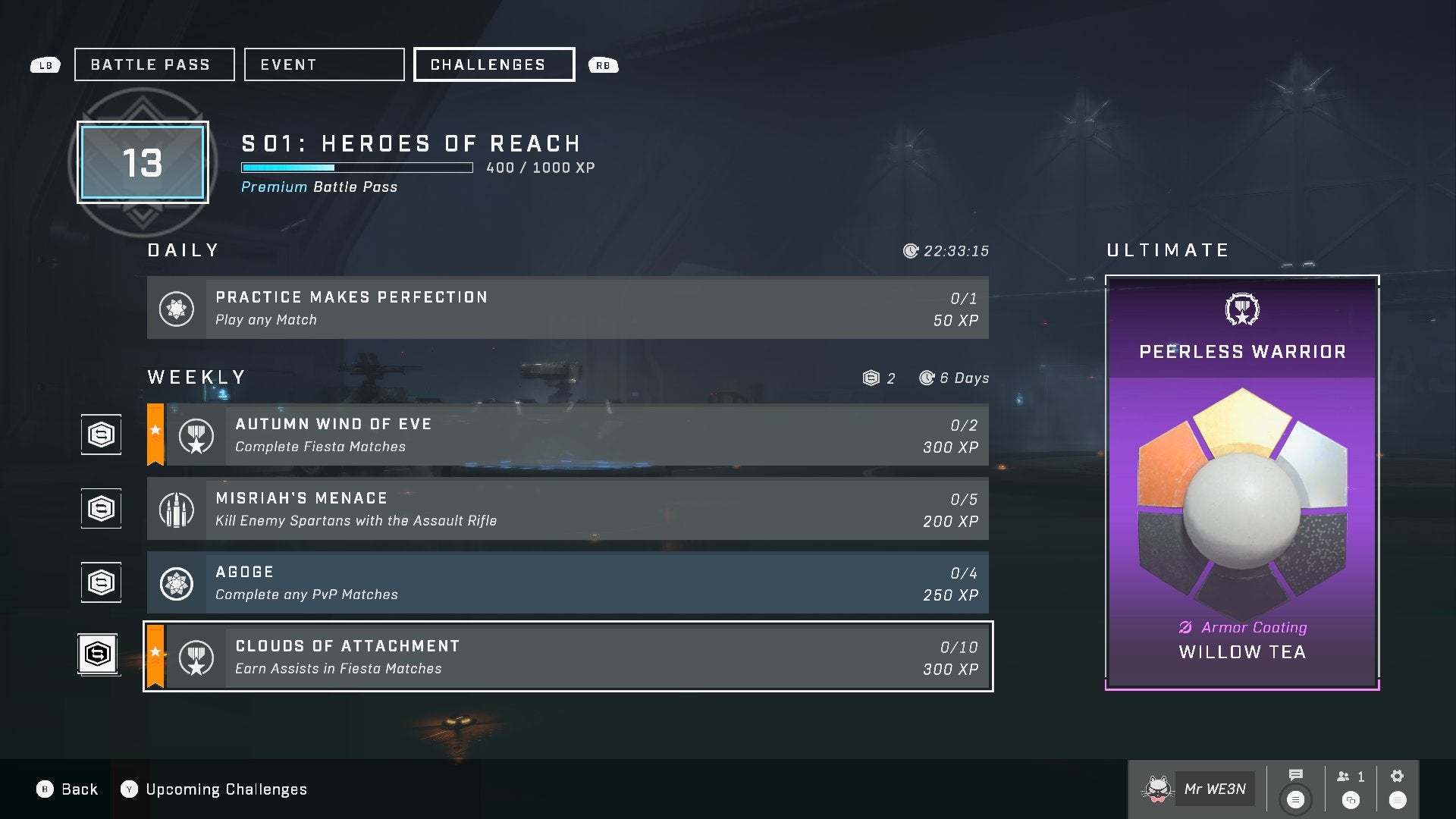Click the roster icon showing 1 player
This screenshot has height=819, width=1456.
click(1347, 776)
